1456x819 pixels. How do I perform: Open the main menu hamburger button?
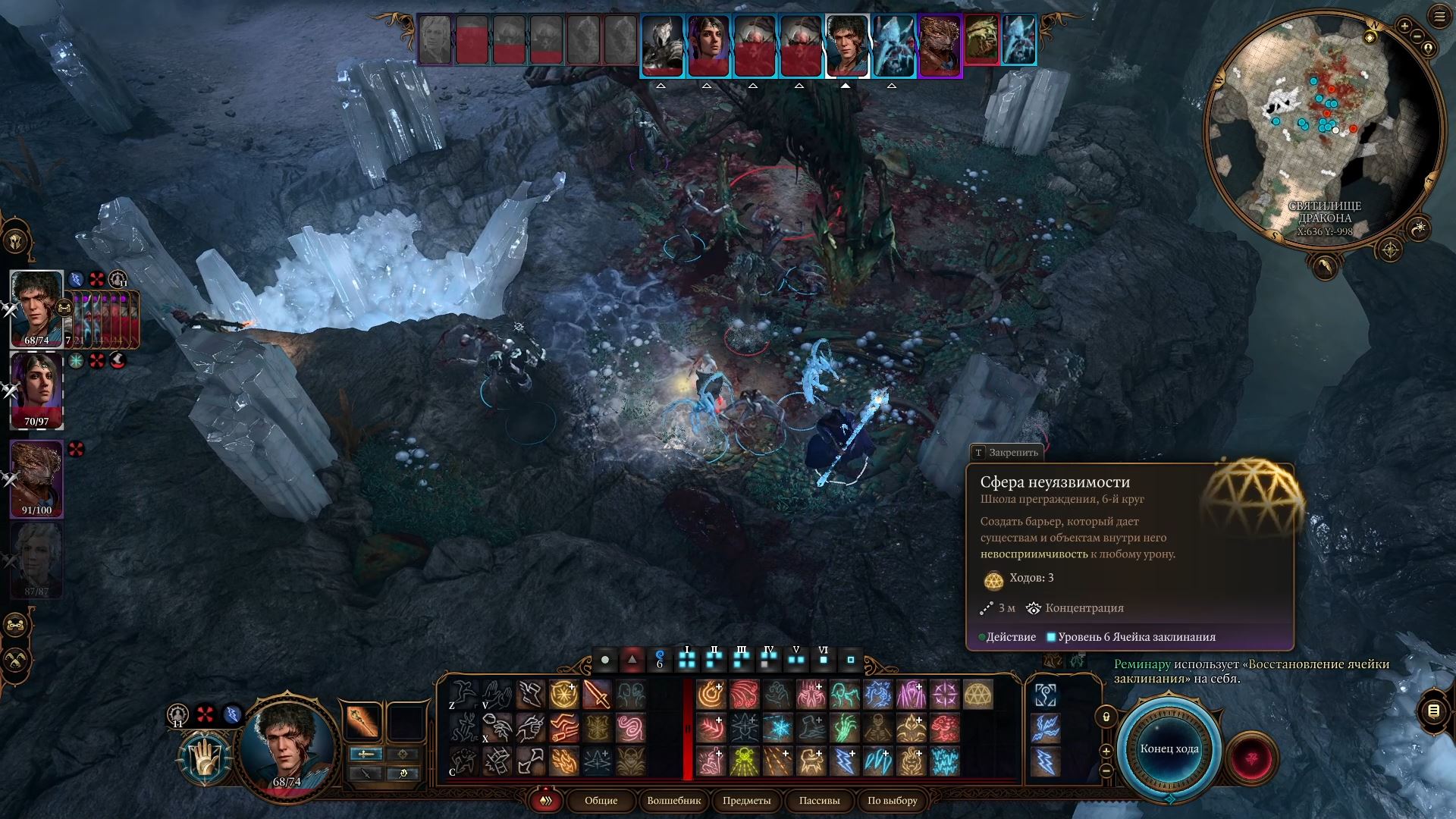tap(1439, 17)
